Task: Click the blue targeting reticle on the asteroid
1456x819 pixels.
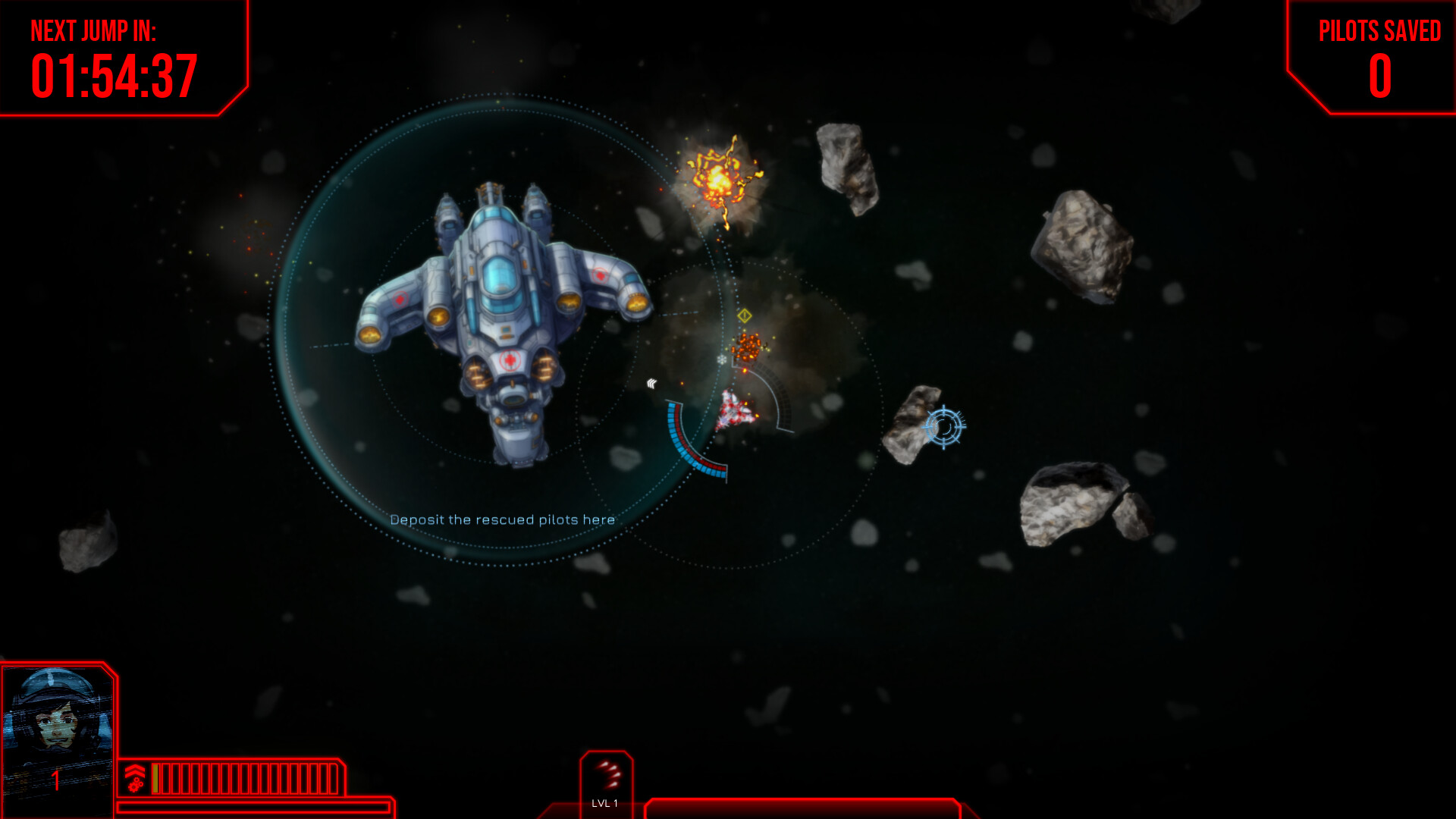Action: coord(945,427)
